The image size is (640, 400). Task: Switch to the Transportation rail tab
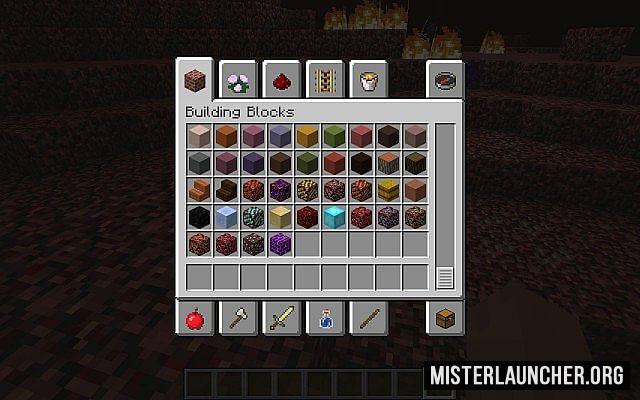(325, 80)
